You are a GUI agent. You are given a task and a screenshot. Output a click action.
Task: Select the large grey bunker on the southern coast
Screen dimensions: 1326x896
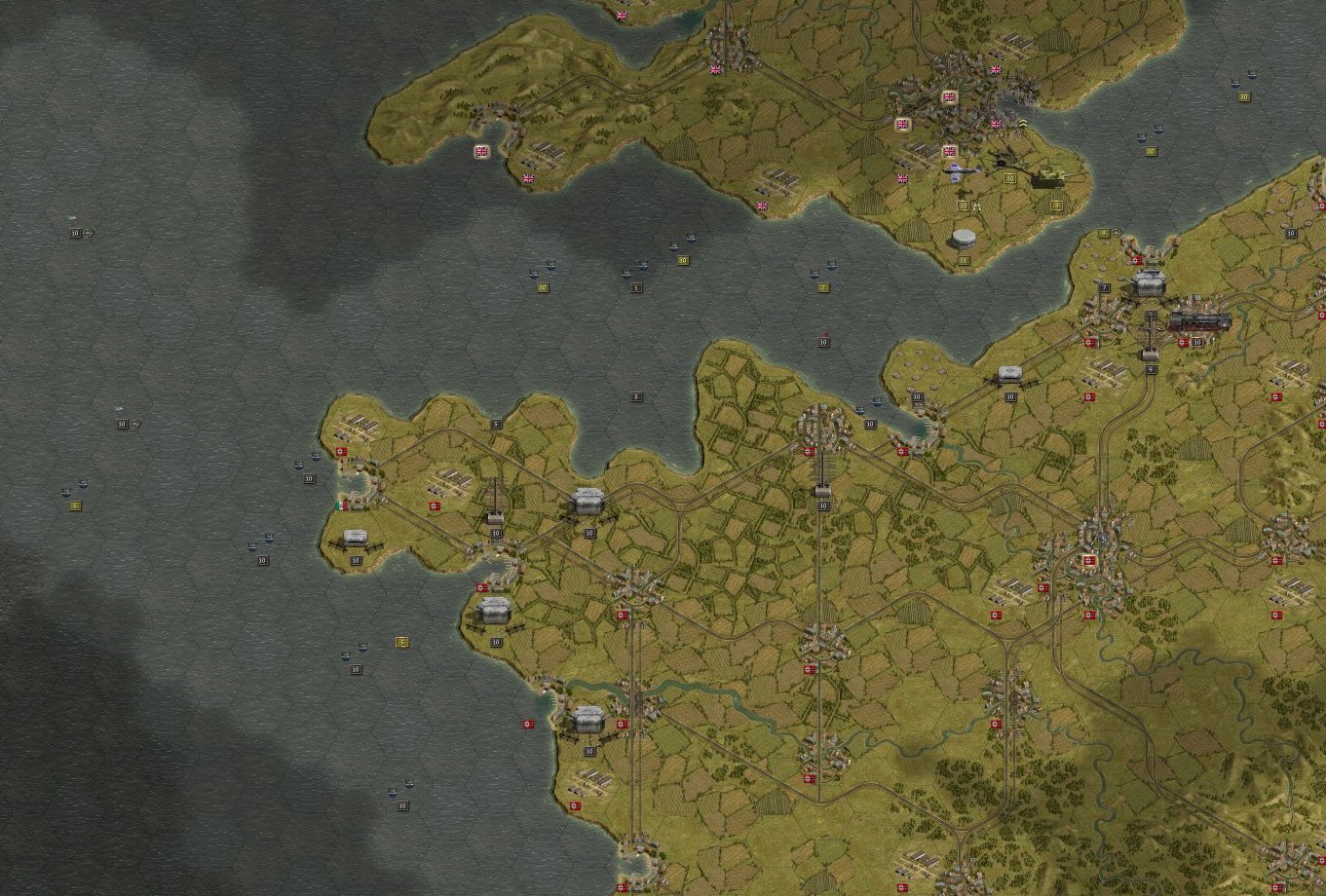pyautogui.click(x=587, y=721)
